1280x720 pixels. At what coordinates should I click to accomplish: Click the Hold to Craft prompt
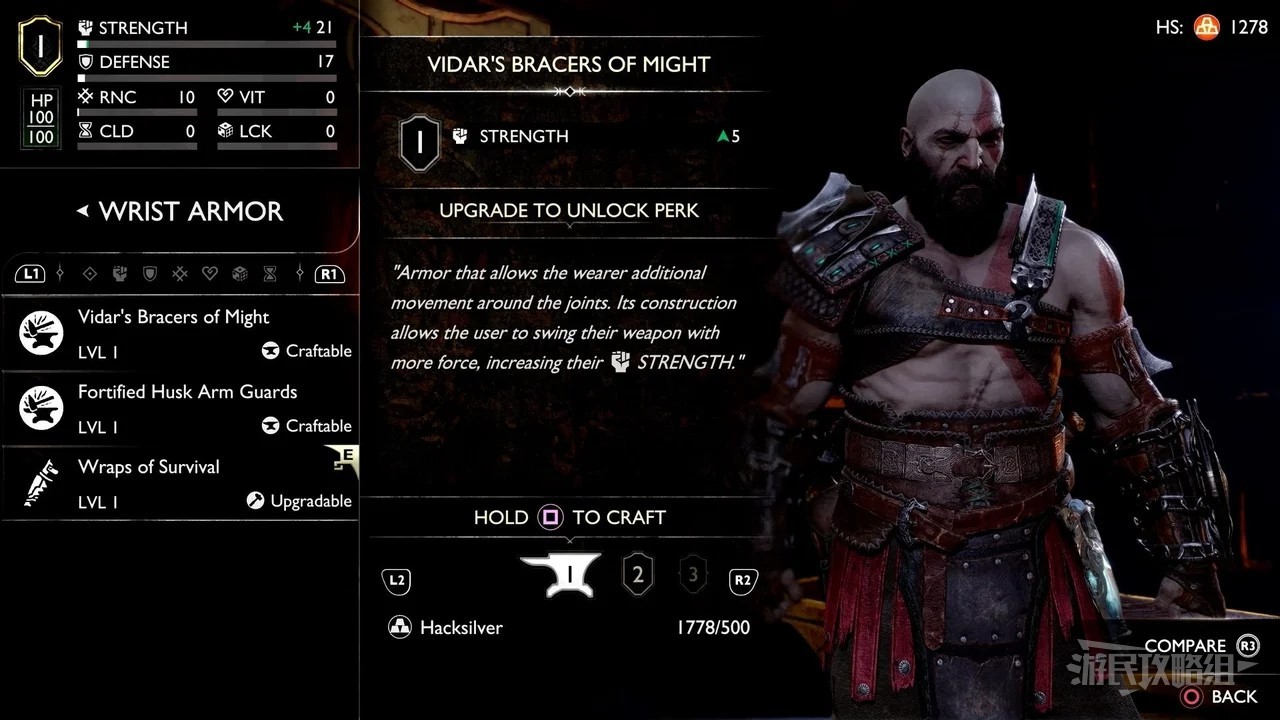[569, 517]
